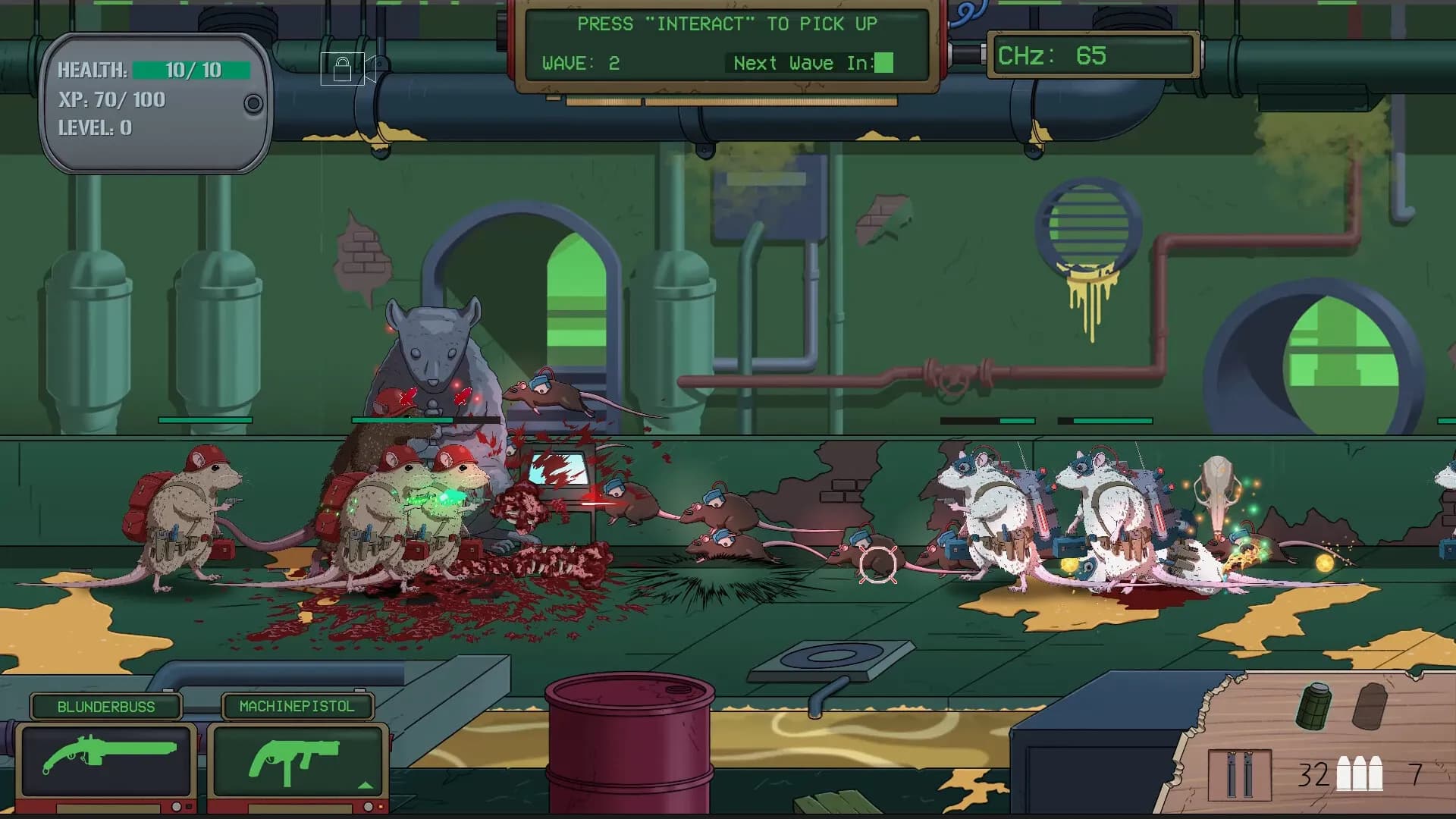
Task: Click the ammo count reading 32
Action: point(1313,776)
